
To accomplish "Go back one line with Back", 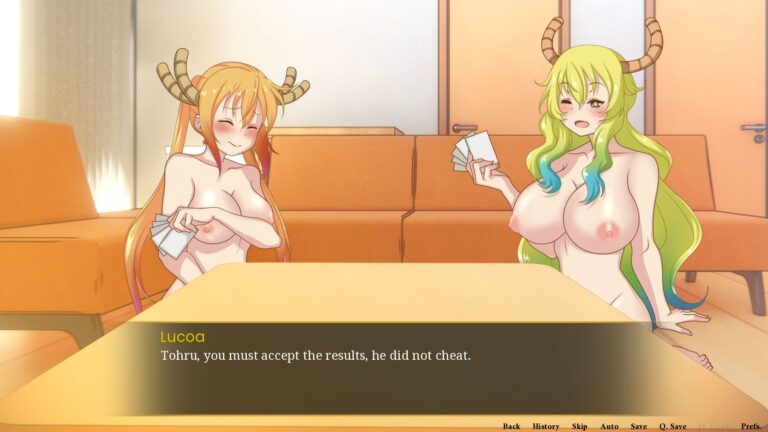I will point(511,426).
